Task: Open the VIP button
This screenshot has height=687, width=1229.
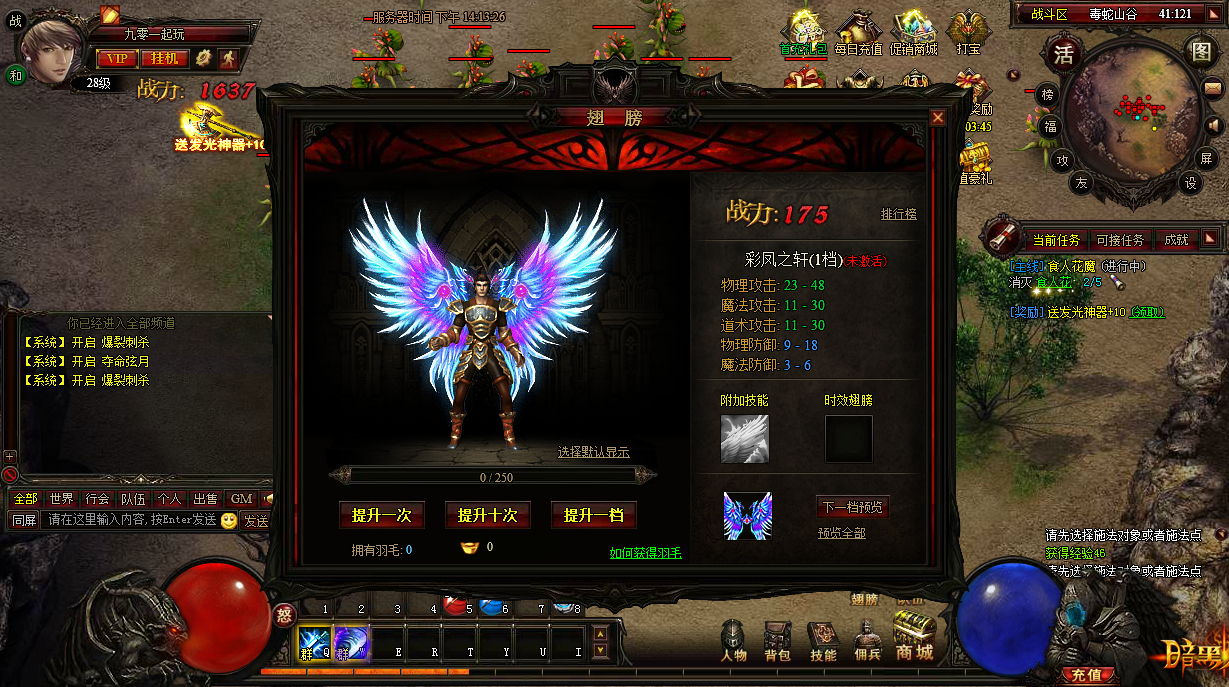Action: point(117,59)
